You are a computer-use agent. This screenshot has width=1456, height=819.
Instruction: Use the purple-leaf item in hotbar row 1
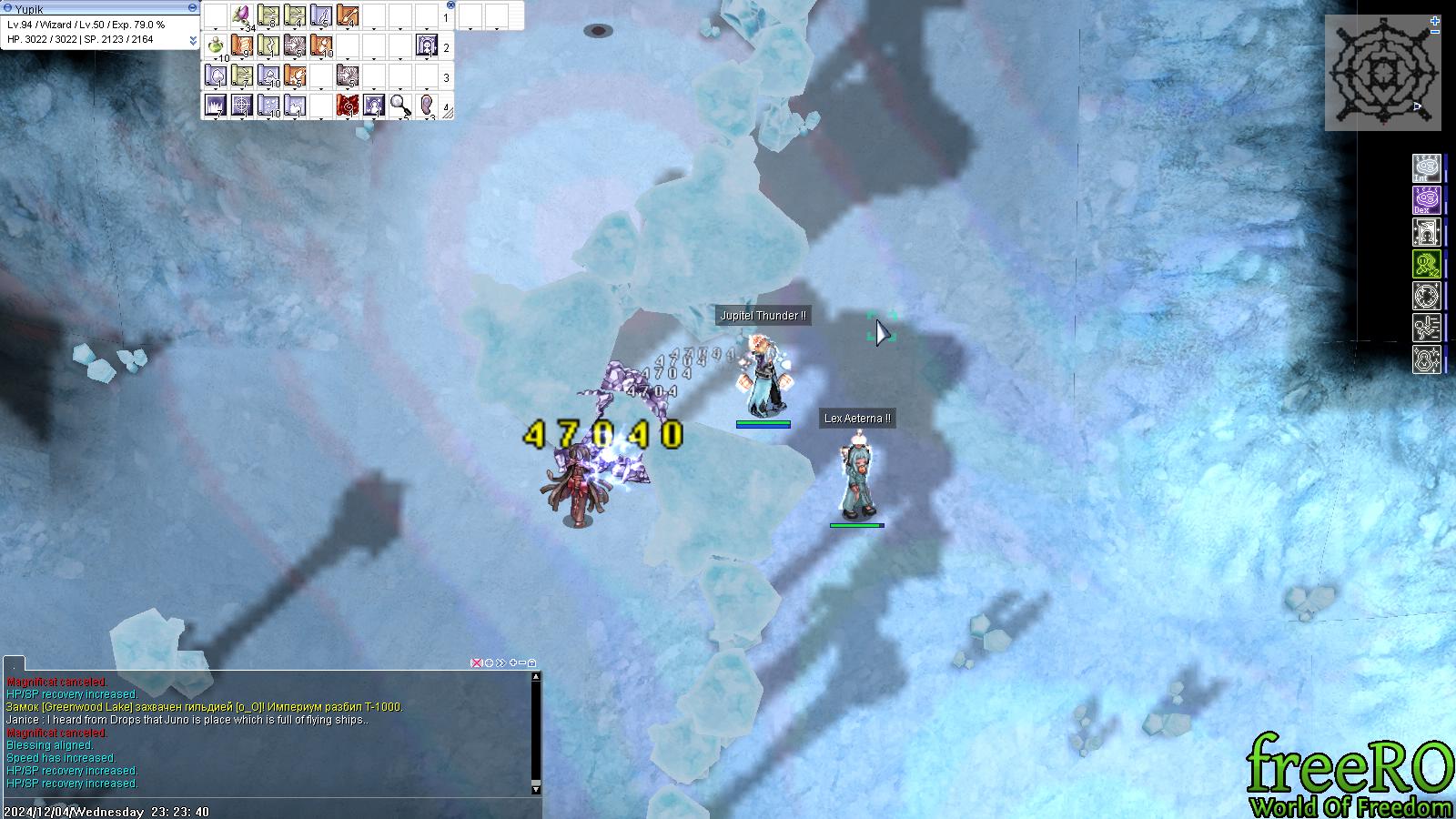click(242, 15)
